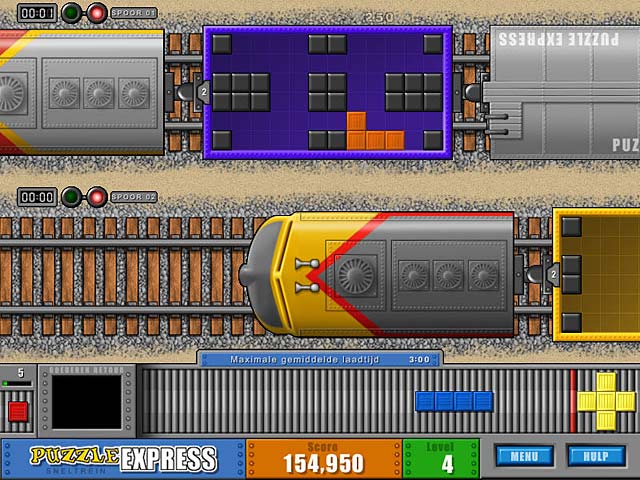Viewport: 640px width, 480px height.
Task: Click the green signal light for Spoor 01
Action: [x=72, y=13]
